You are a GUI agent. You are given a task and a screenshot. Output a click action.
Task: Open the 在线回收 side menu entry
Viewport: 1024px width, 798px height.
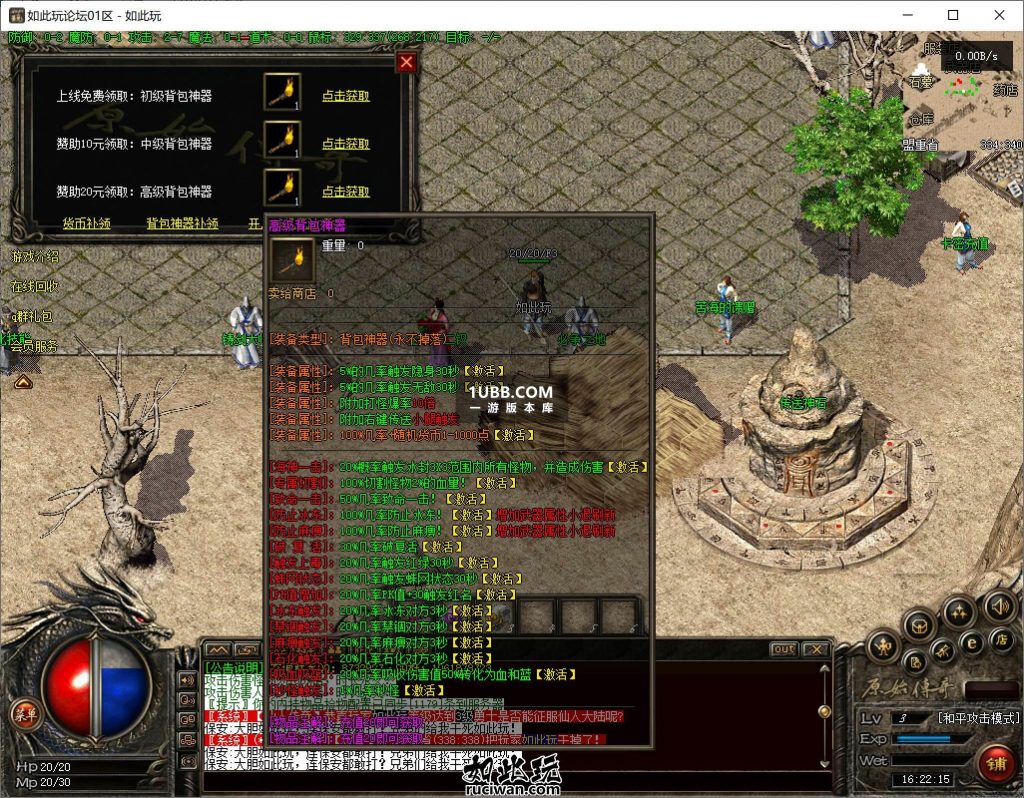pos(35,287)
